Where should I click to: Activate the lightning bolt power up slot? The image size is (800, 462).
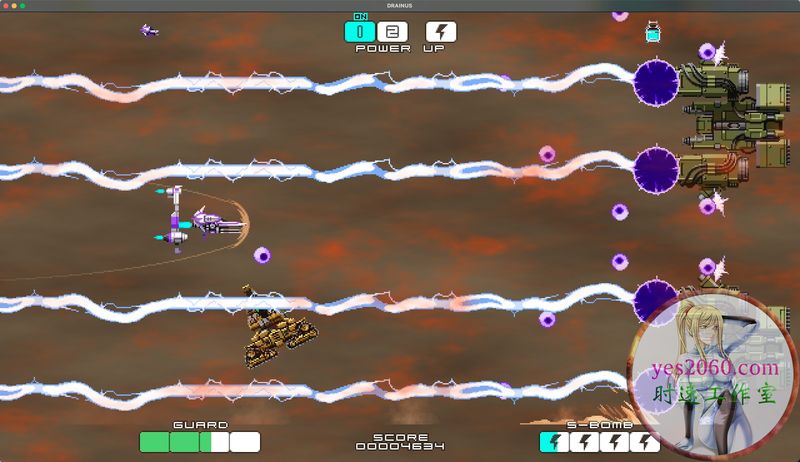pyautogui.click(x=441, y=31)
